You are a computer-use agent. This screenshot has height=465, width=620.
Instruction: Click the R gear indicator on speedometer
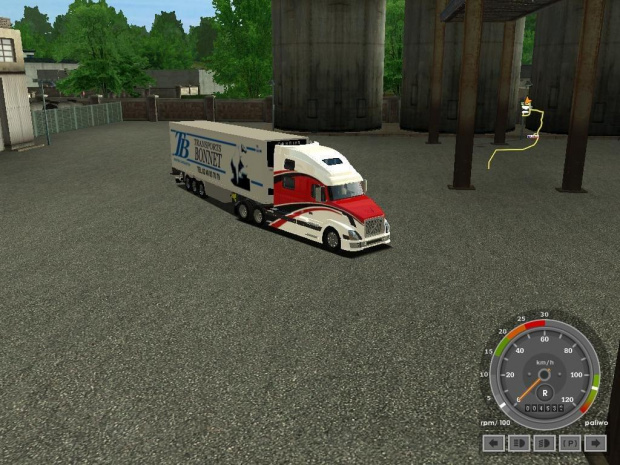545,393
